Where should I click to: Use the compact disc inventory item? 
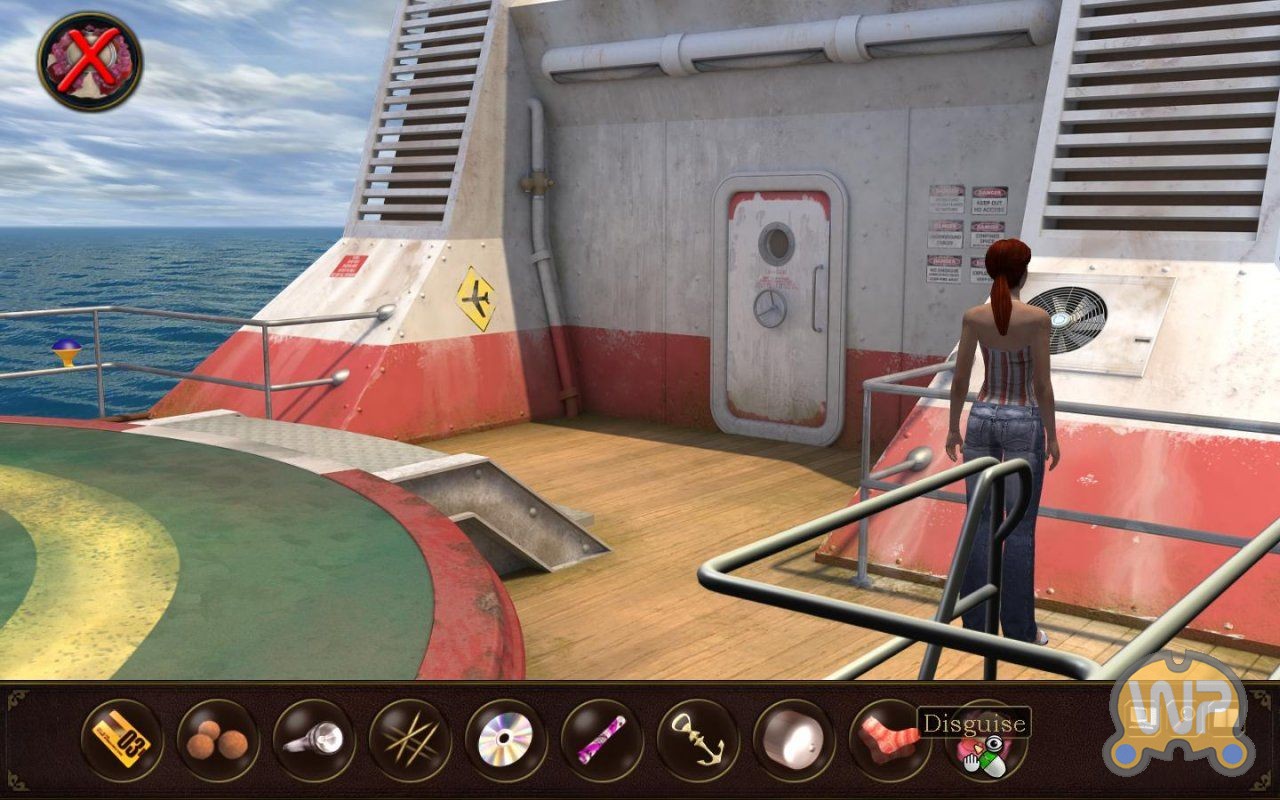(505, 740)
